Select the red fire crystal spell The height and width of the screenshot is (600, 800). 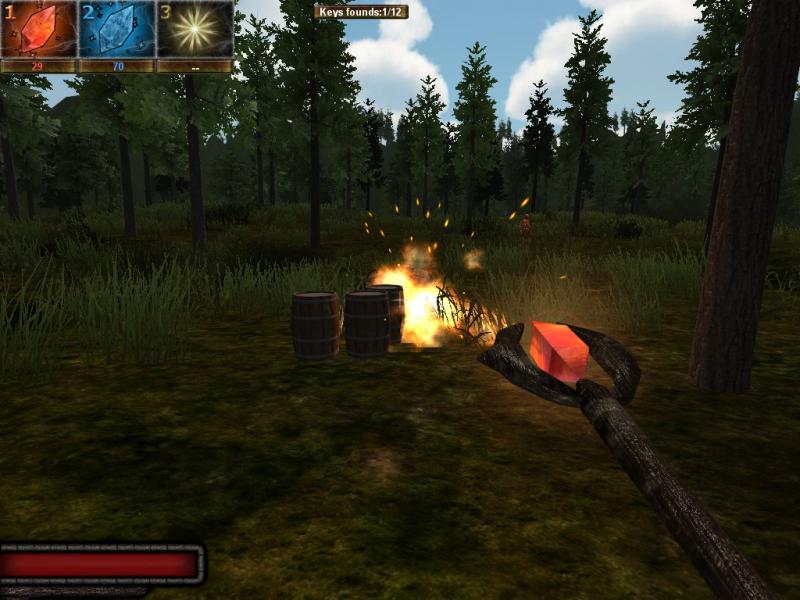pos(38,29)
